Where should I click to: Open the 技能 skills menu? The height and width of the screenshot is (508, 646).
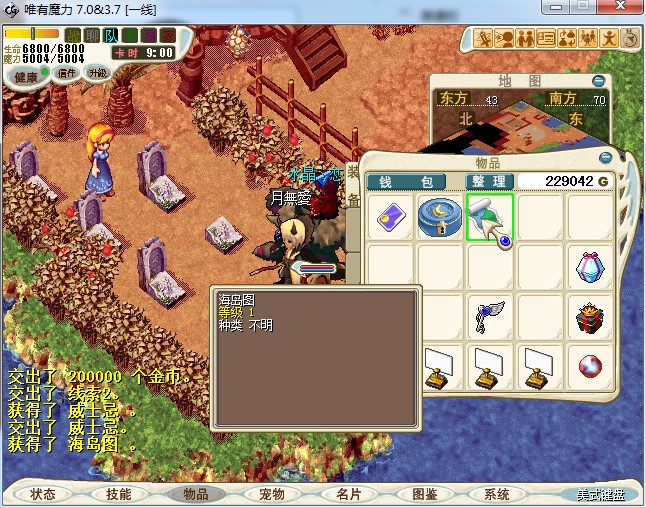coord(118,494)
